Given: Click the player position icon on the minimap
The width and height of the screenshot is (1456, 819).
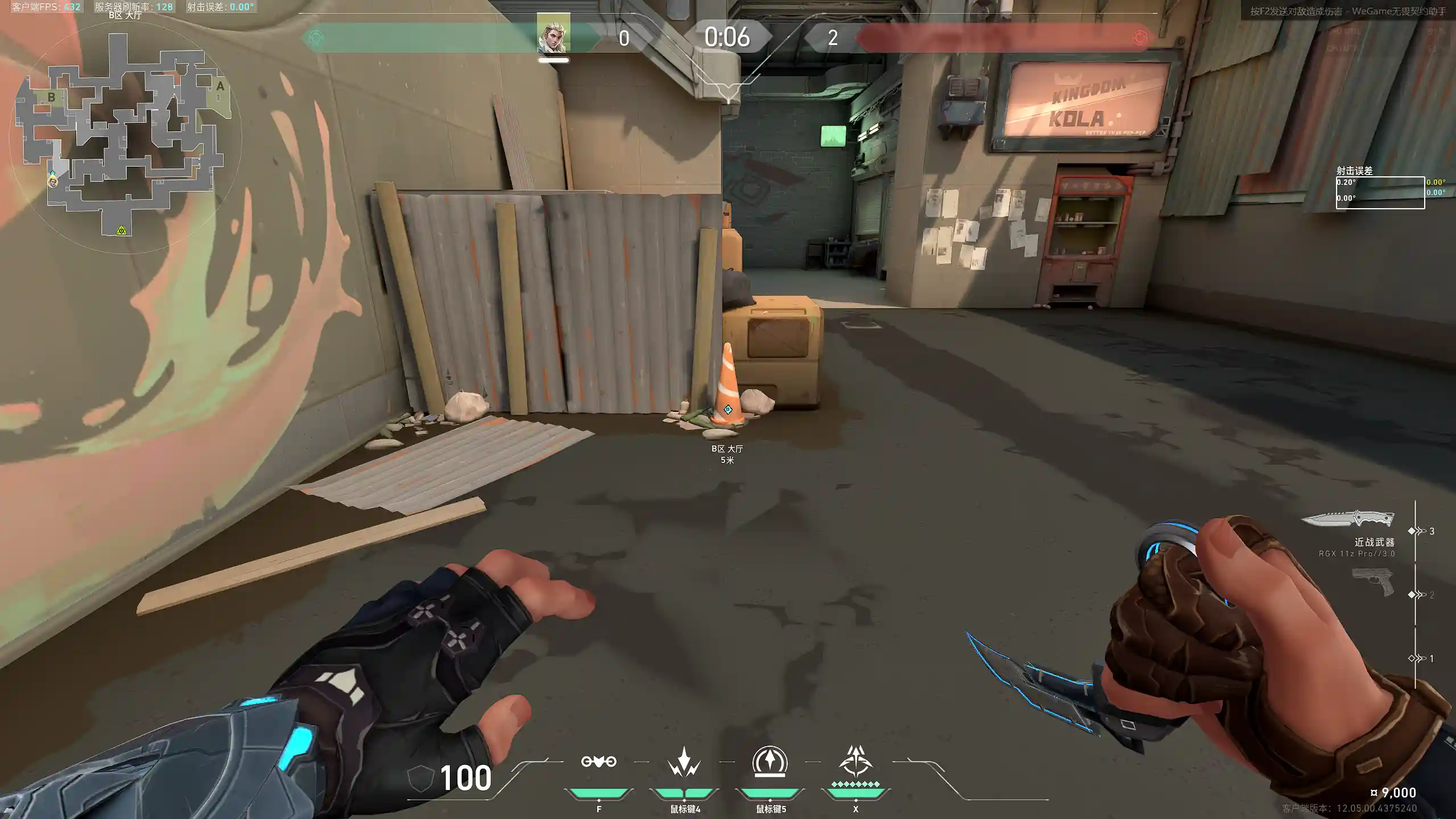Looking at the screenshot, I should click(53, 181).
